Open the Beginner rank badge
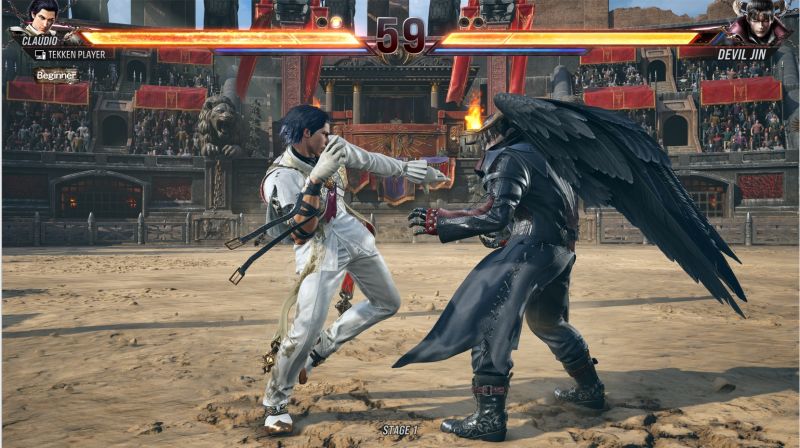 (56, 75)
